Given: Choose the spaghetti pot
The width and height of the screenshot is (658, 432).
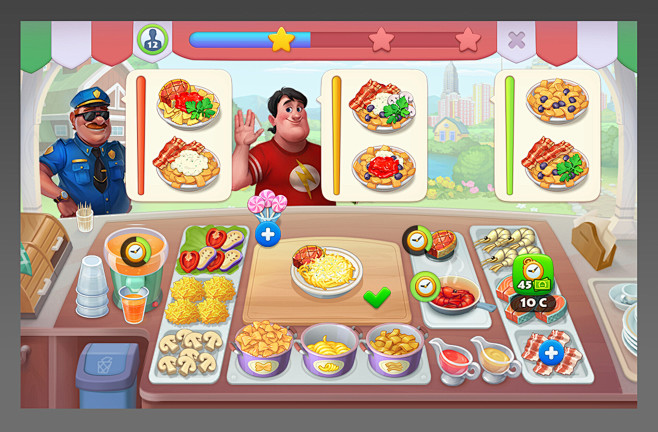Looking at the screenshot, I should 329,349.
